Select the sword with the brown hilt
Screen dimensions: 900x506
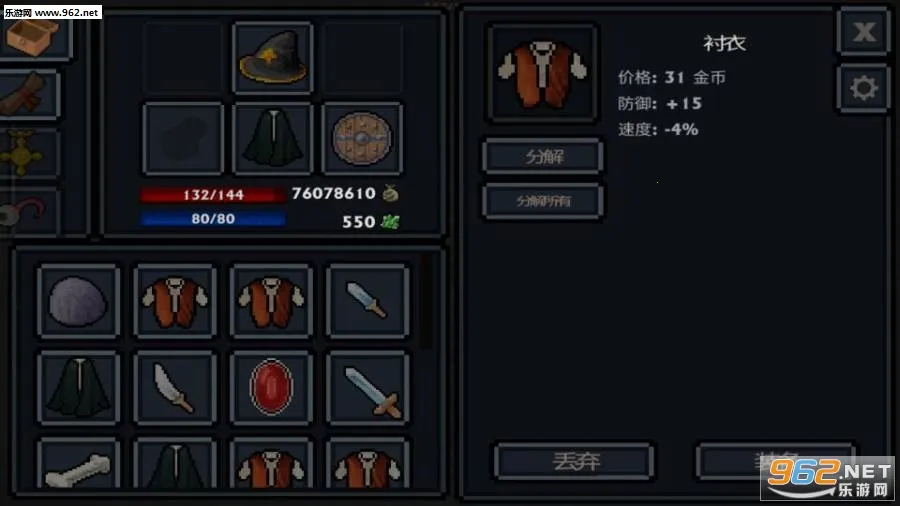tap(369, 387)
